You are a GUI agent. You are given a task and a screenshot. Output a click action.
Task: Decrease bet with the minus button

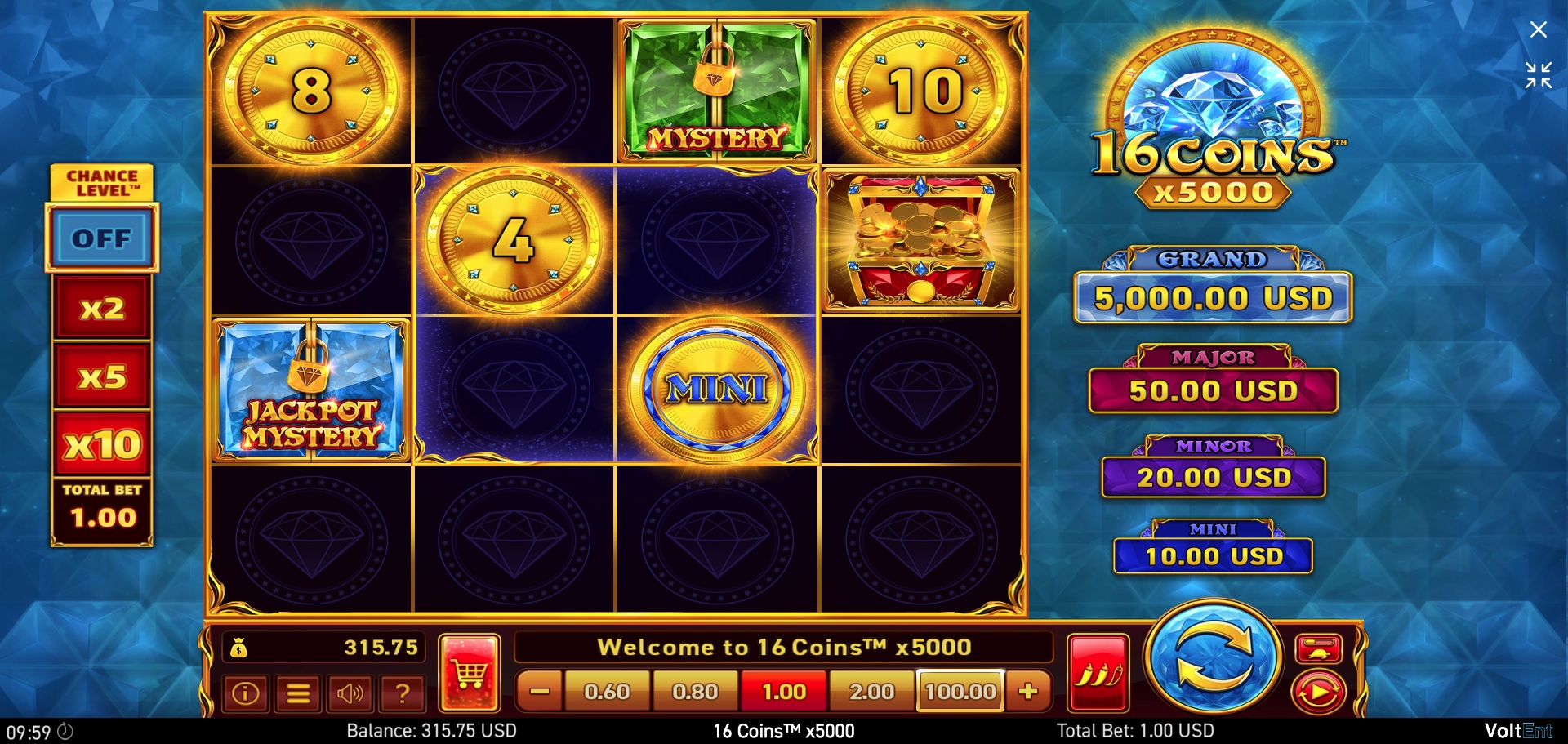click(x=538, y=691)
